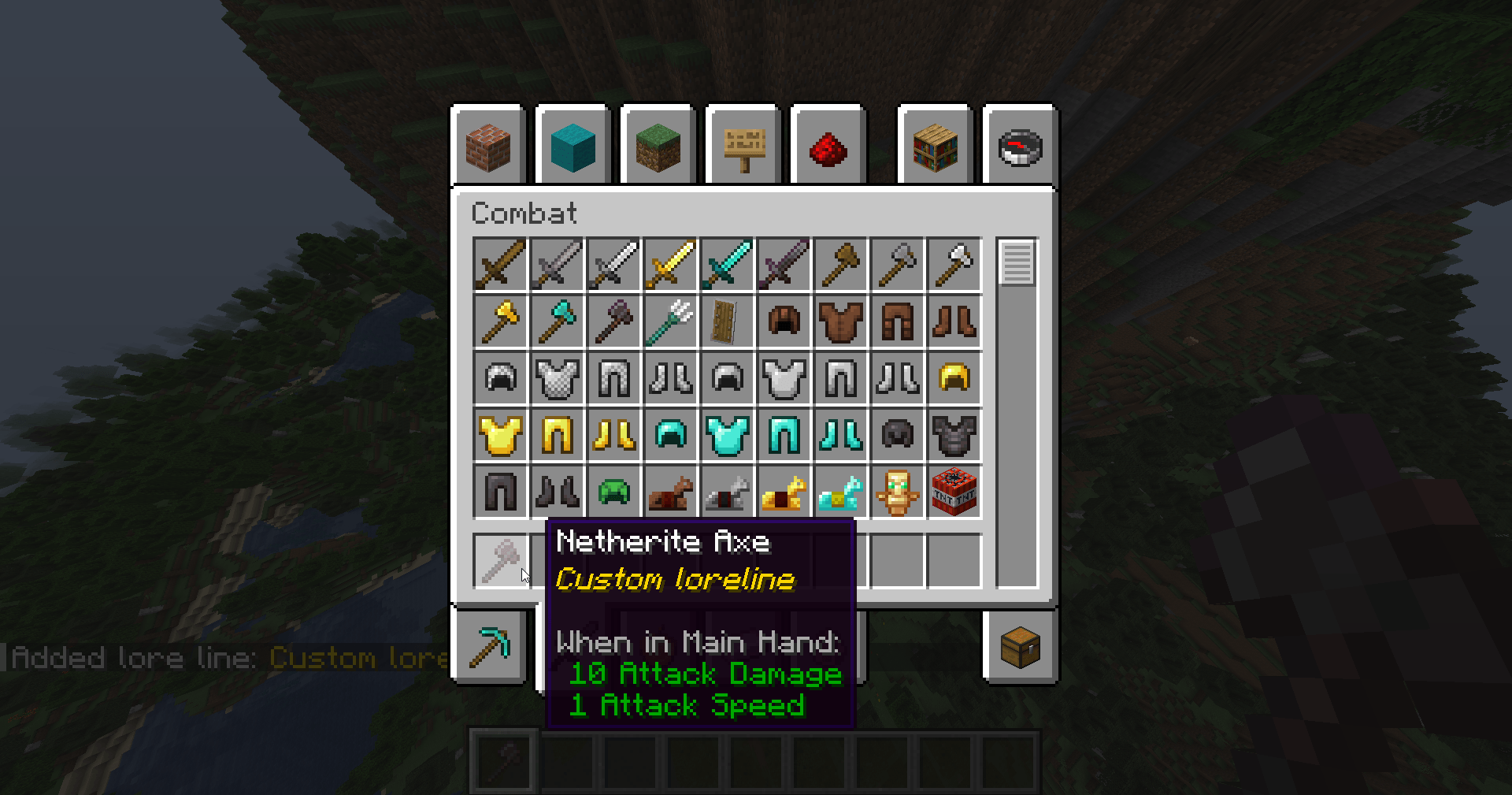Open the Building Blocks tab
This screenshot has height=795, width=1512.
488,146
